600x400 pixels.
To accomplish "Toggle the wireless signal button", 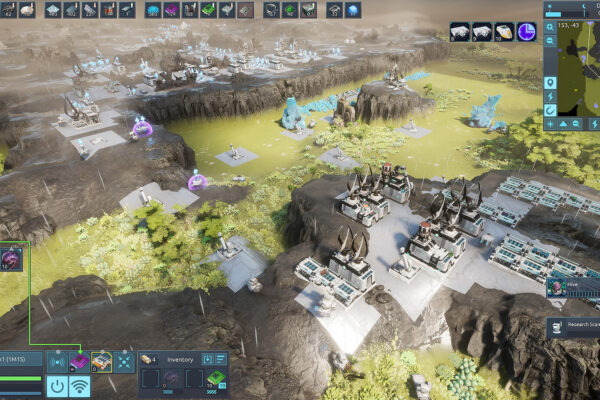I will click(79, 386).
